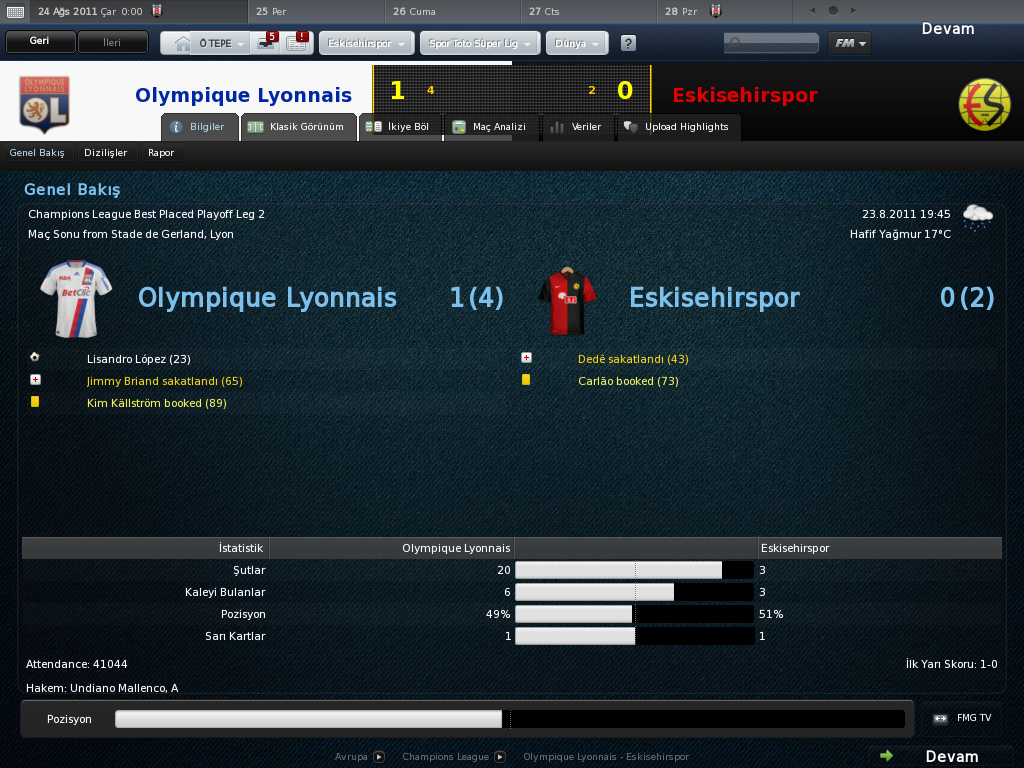The image size is (1024, 768).
Task: Open the Upload Highlights tab
Action: tap(676, 127)
